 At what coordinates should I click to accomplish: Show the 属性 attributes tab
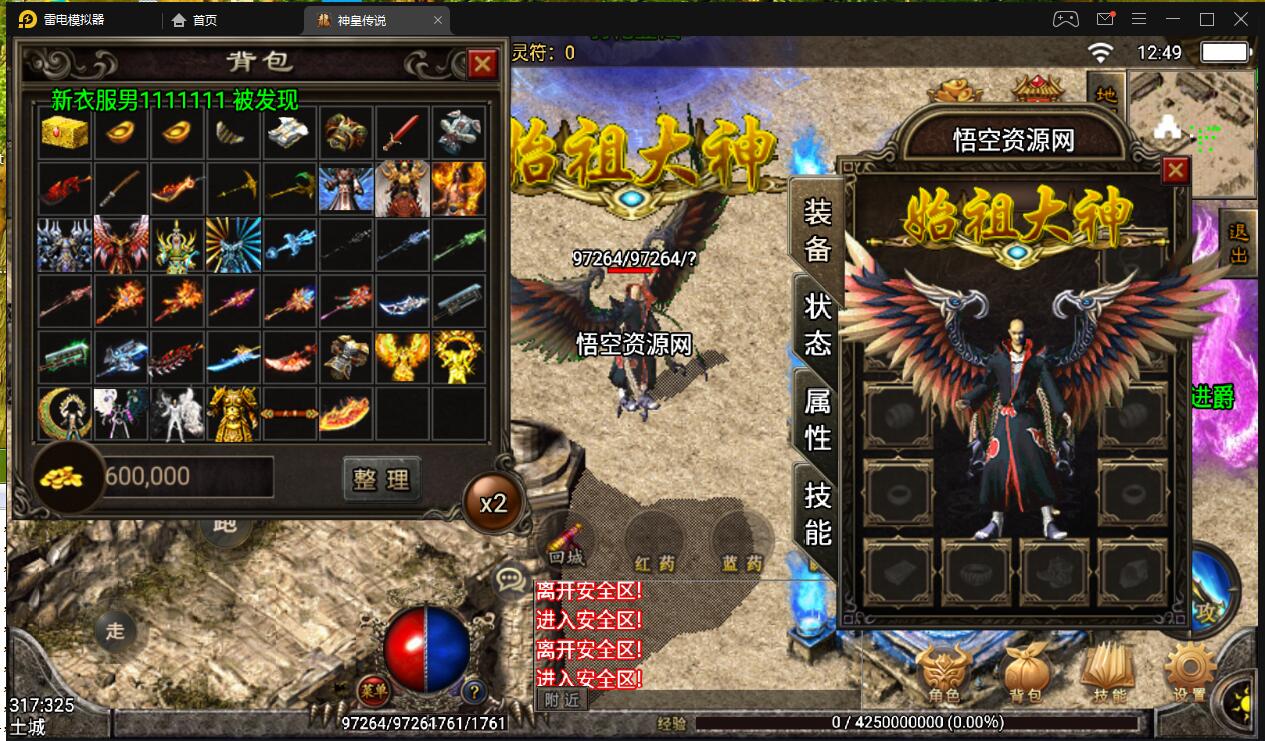pyautogui.click(x=817, y=418)
